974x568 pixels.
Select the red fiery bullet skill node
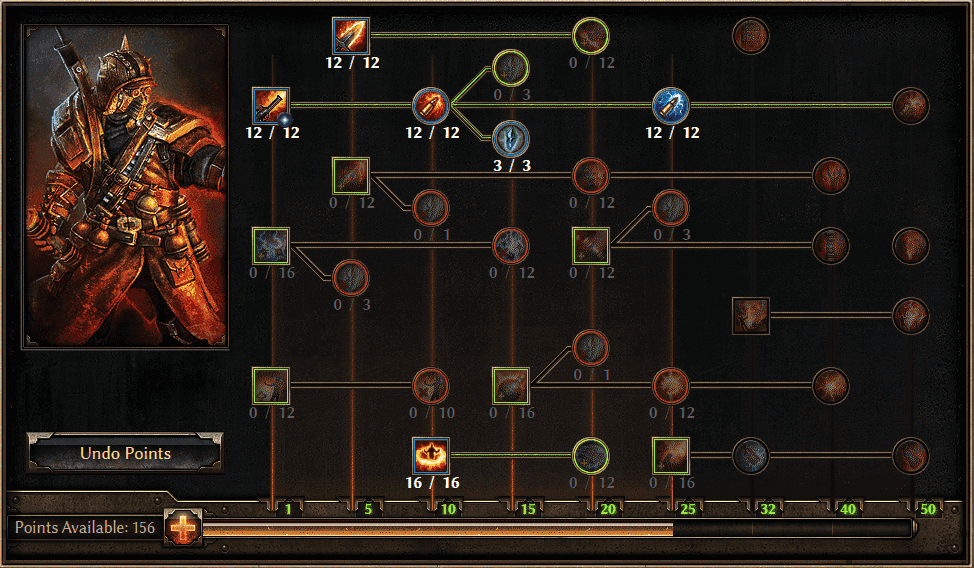pyautogui.click(x=431, y=104)
